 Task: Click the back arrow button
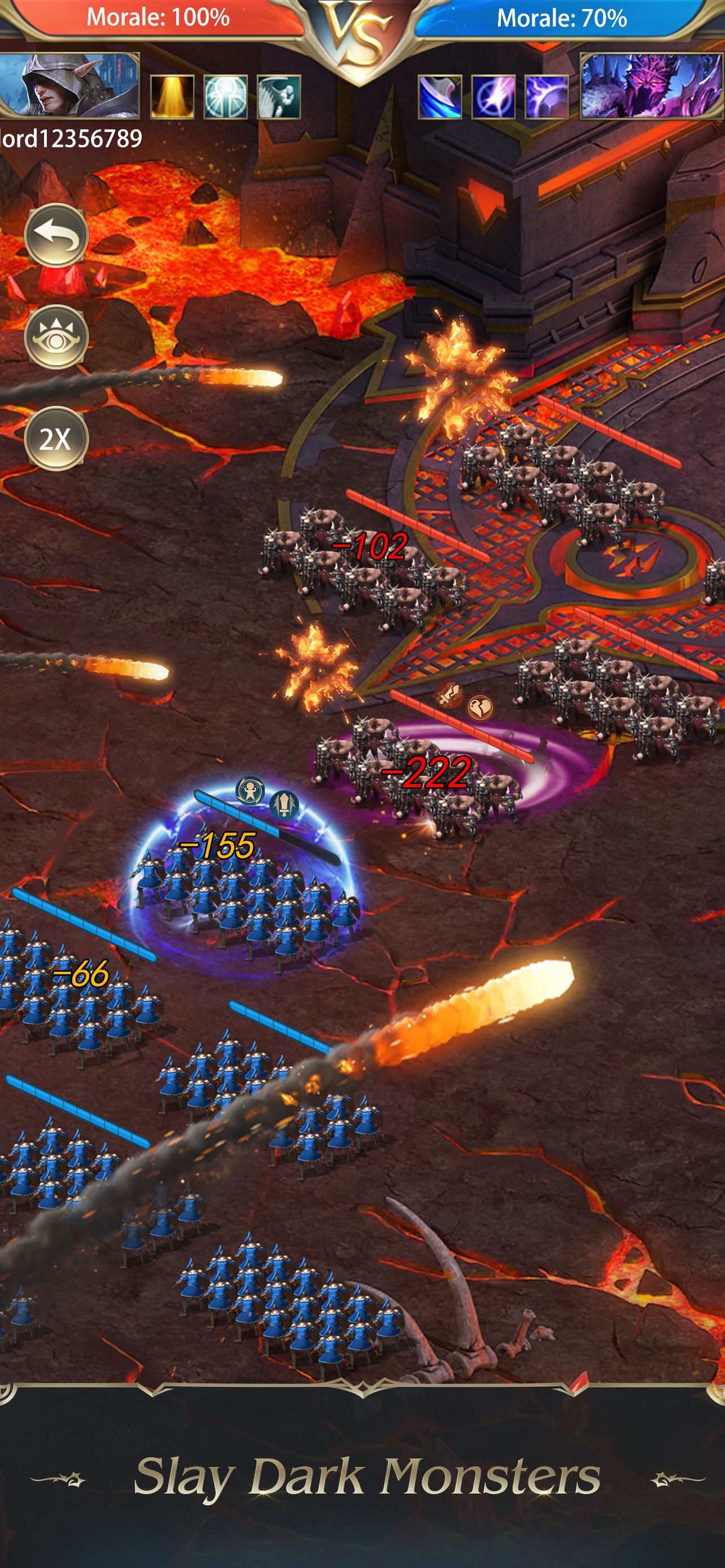click(x=56, y=235)
